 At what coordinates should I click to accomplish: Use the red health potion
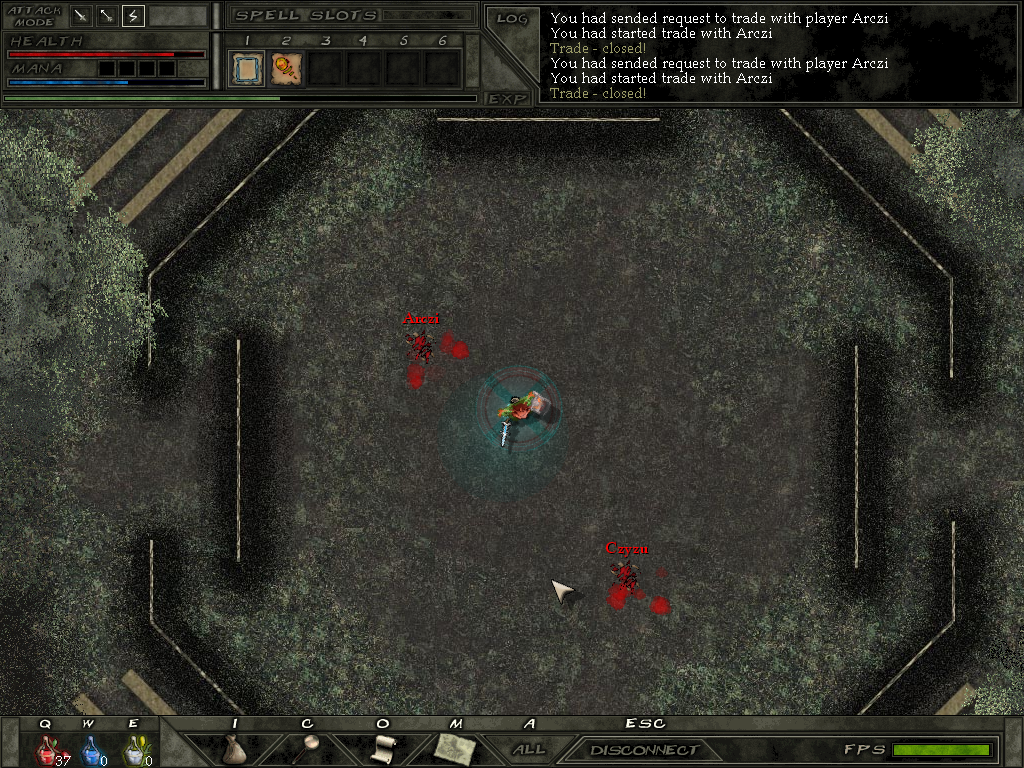click(47, 750)
